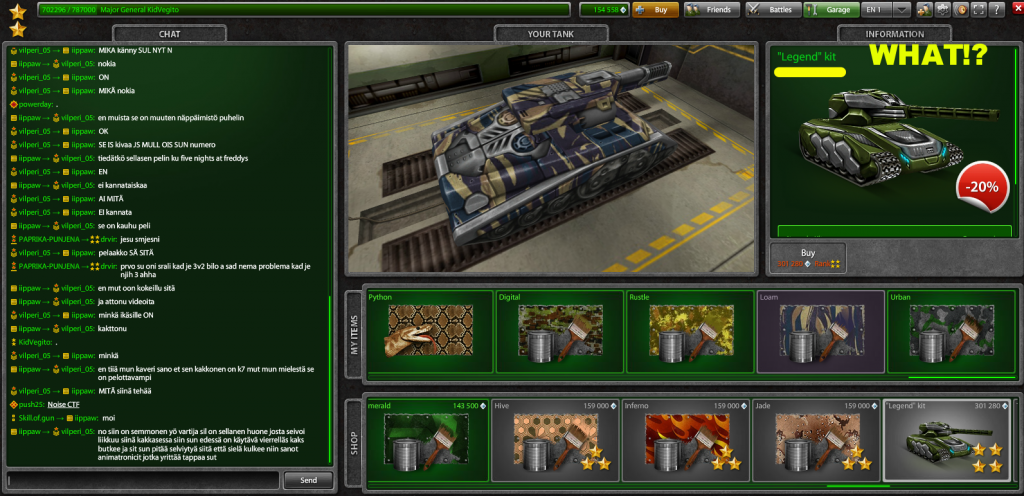Select the Python paint in My Items
1024x496 pixels.
[x=429, y=330]
